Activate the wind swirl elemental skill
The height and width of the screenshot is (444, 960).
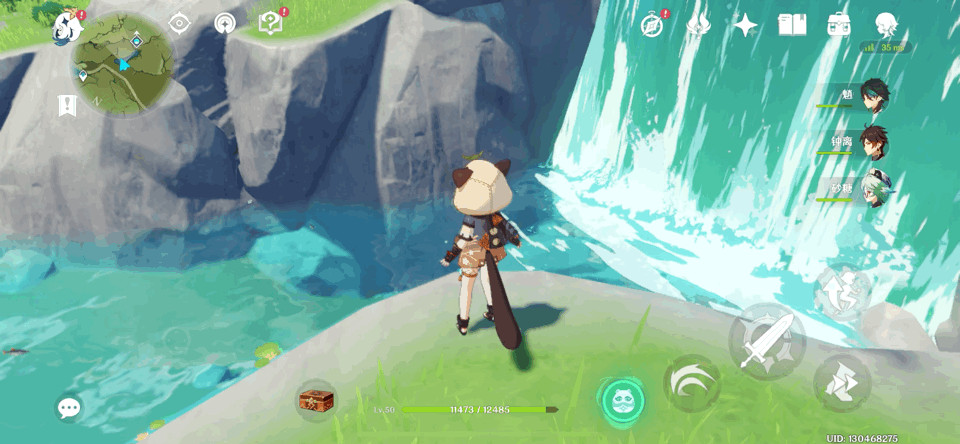pos(691,383)
